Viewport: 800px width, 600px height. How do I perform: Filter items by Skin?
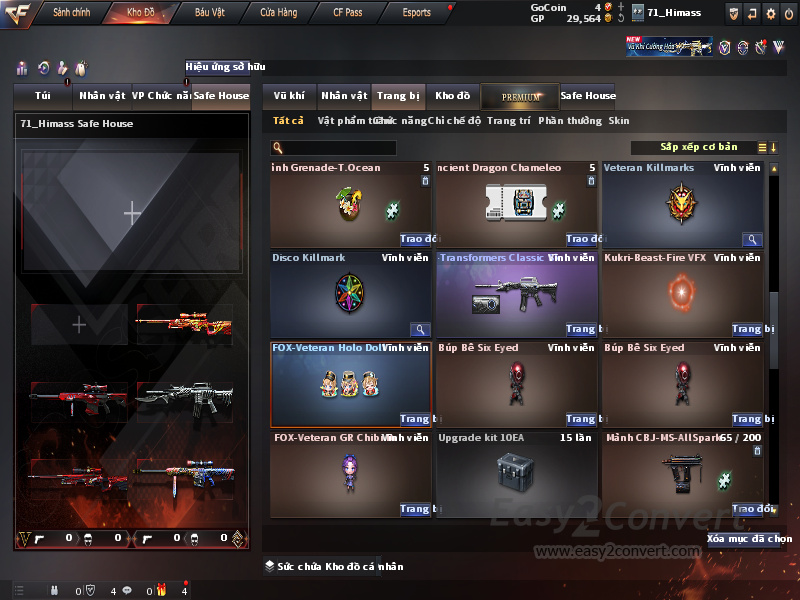[619, 121]
